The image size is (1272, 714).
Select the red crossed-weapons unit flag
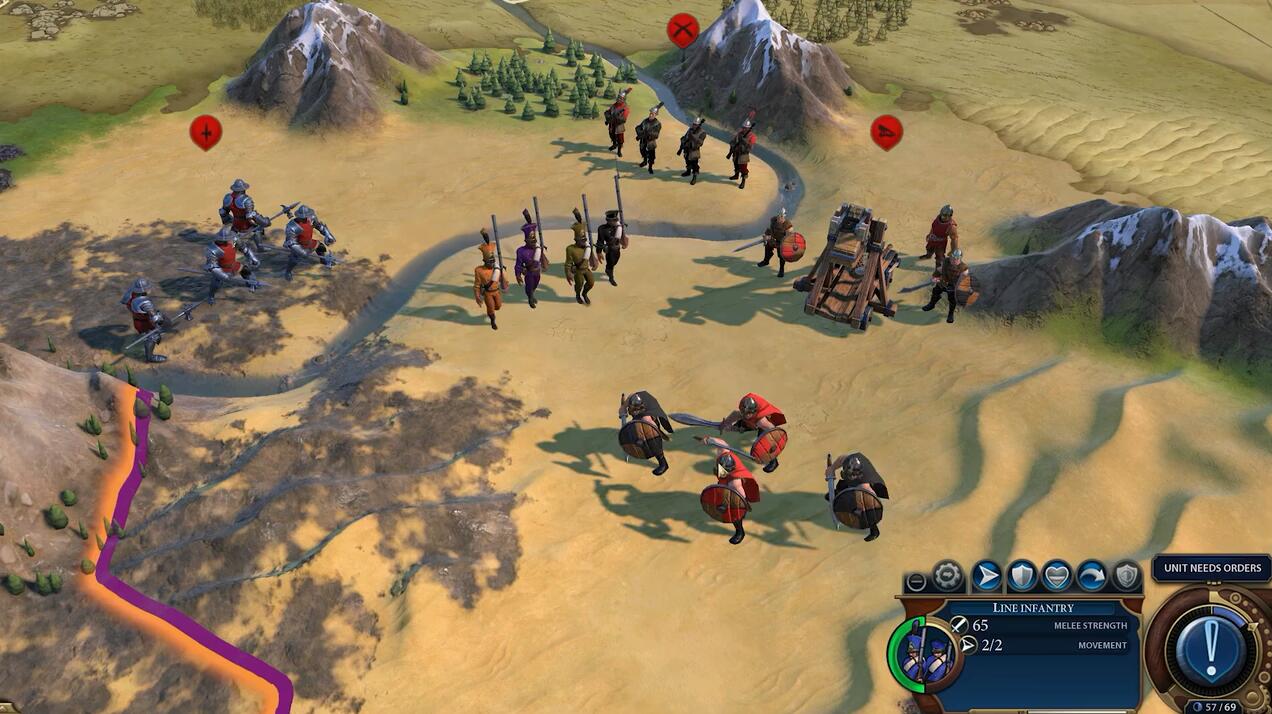(x=683, y=30)
